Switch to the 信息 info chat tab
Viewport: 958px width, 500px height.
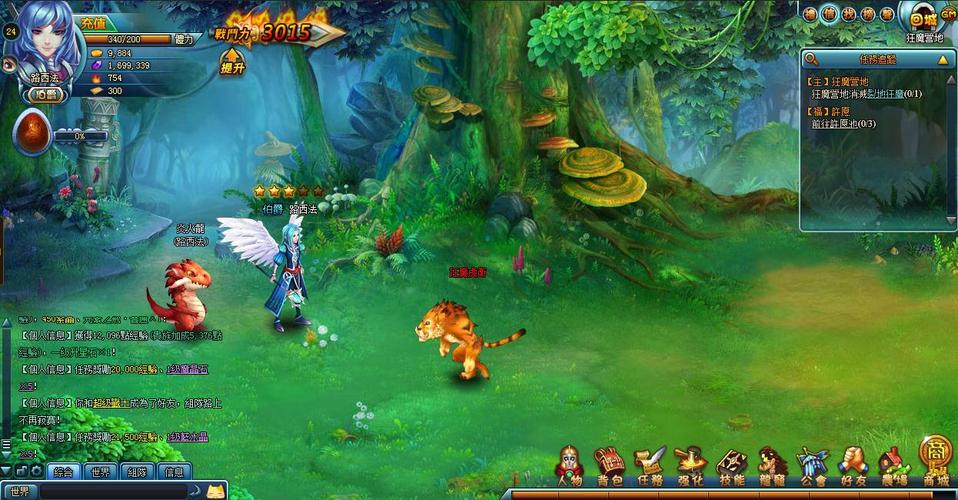tap(173, 471)
